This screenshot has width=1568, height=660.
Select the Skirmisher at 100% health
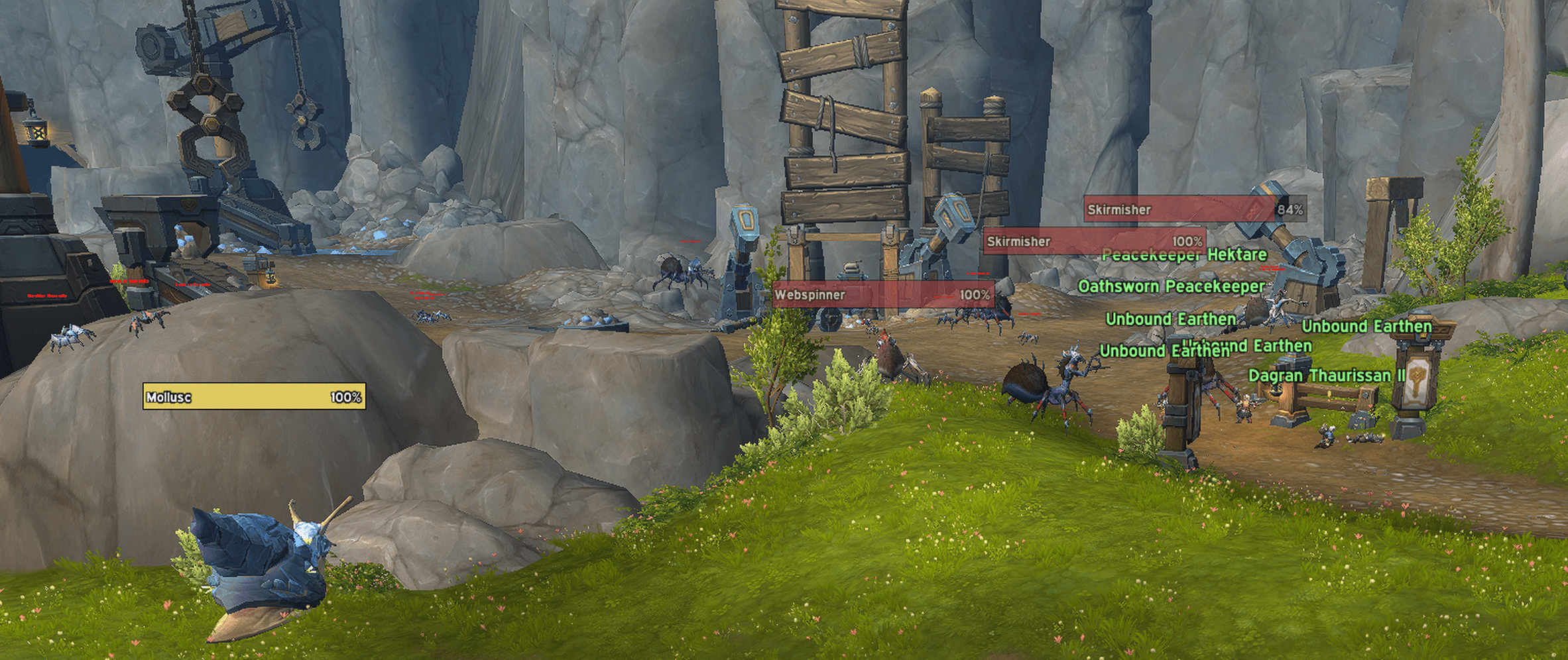pyautogui.click(x=1094, y=241)
